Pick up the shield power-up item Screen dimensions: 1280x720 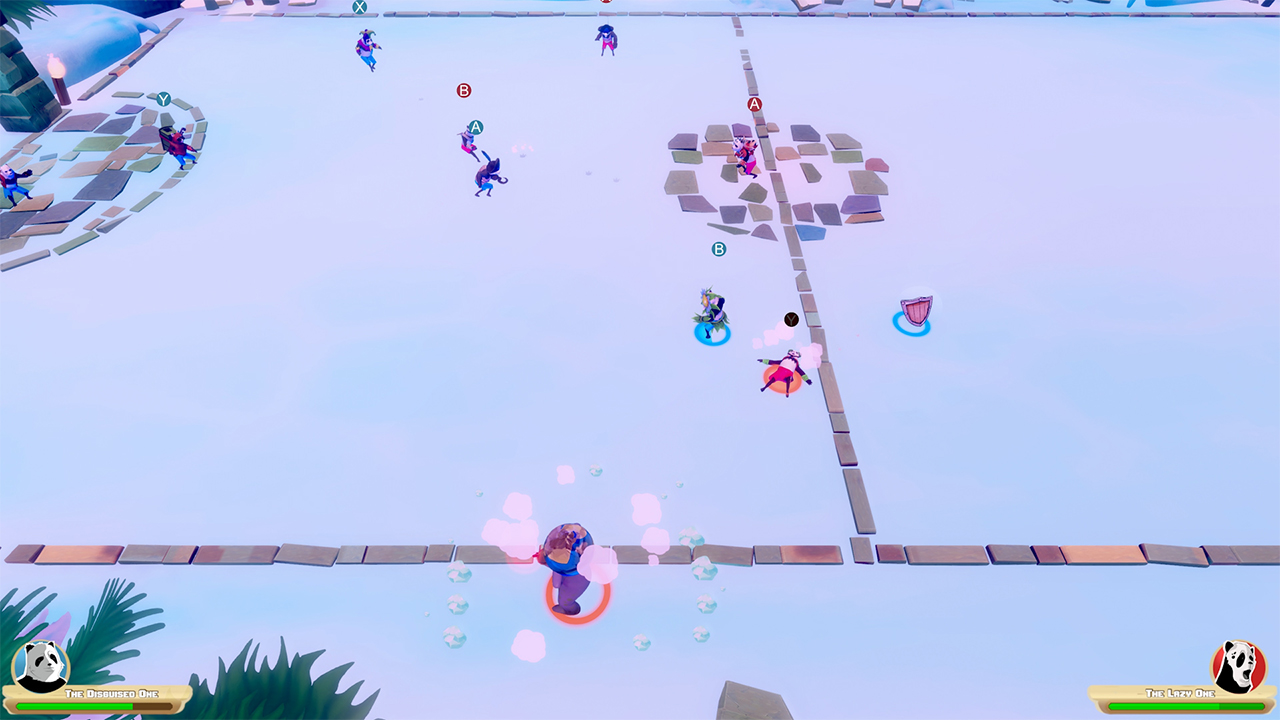pyautogui.click(x=916, y=311)
